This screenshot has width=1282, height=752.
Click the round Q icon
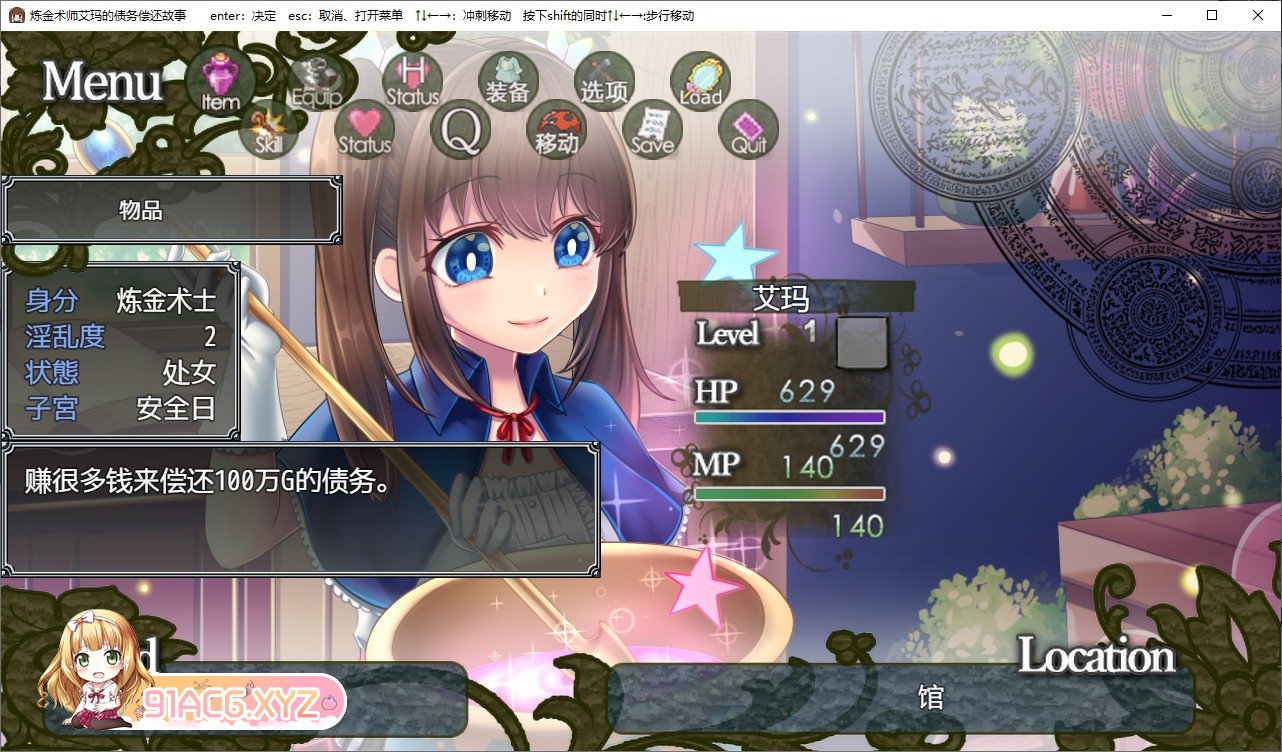coord(461,130)
